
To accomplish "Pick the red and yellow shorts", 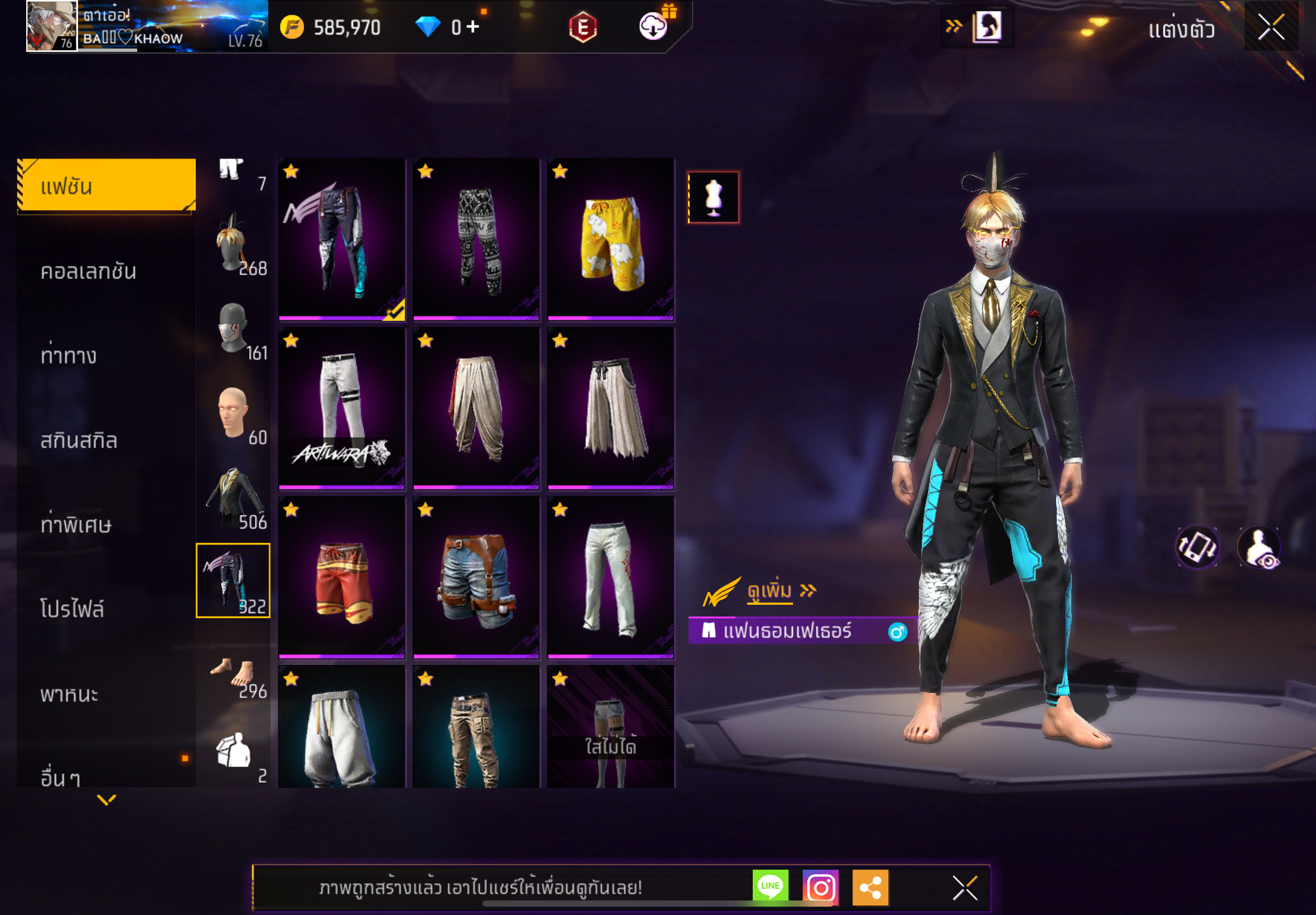I will click(x=342, y=578).
